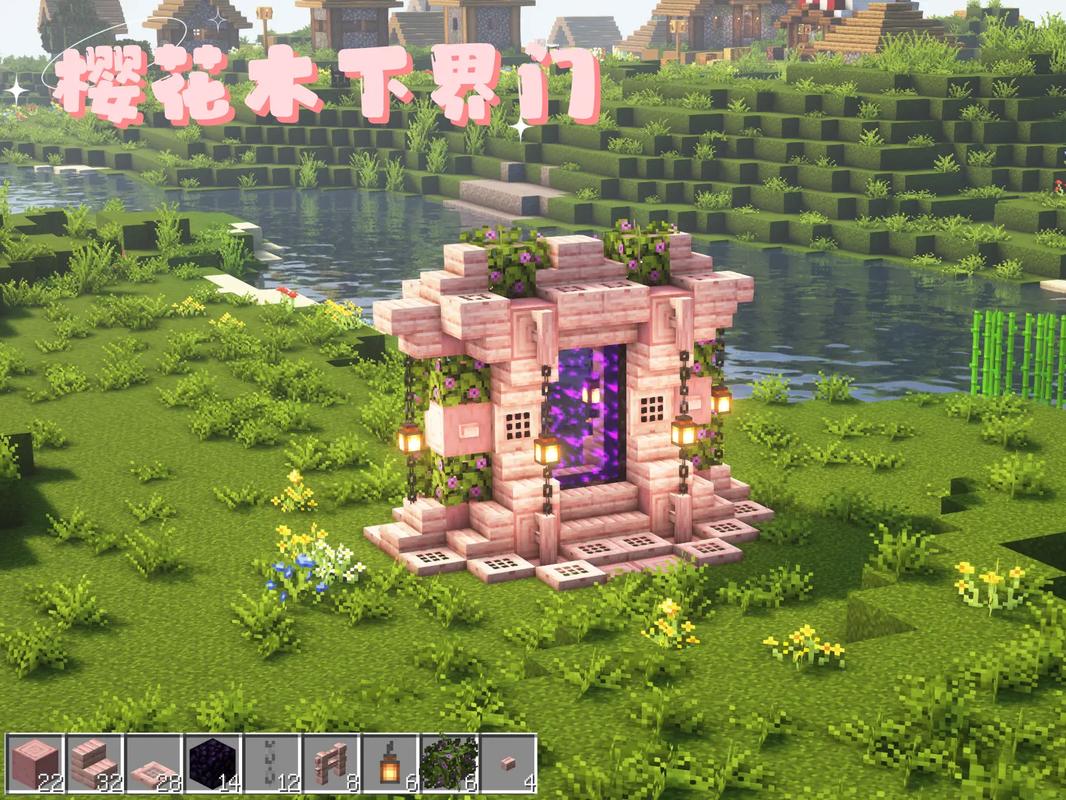Choose the lantern hotbar slot
1066x800 pixels.
pos(390,765)
